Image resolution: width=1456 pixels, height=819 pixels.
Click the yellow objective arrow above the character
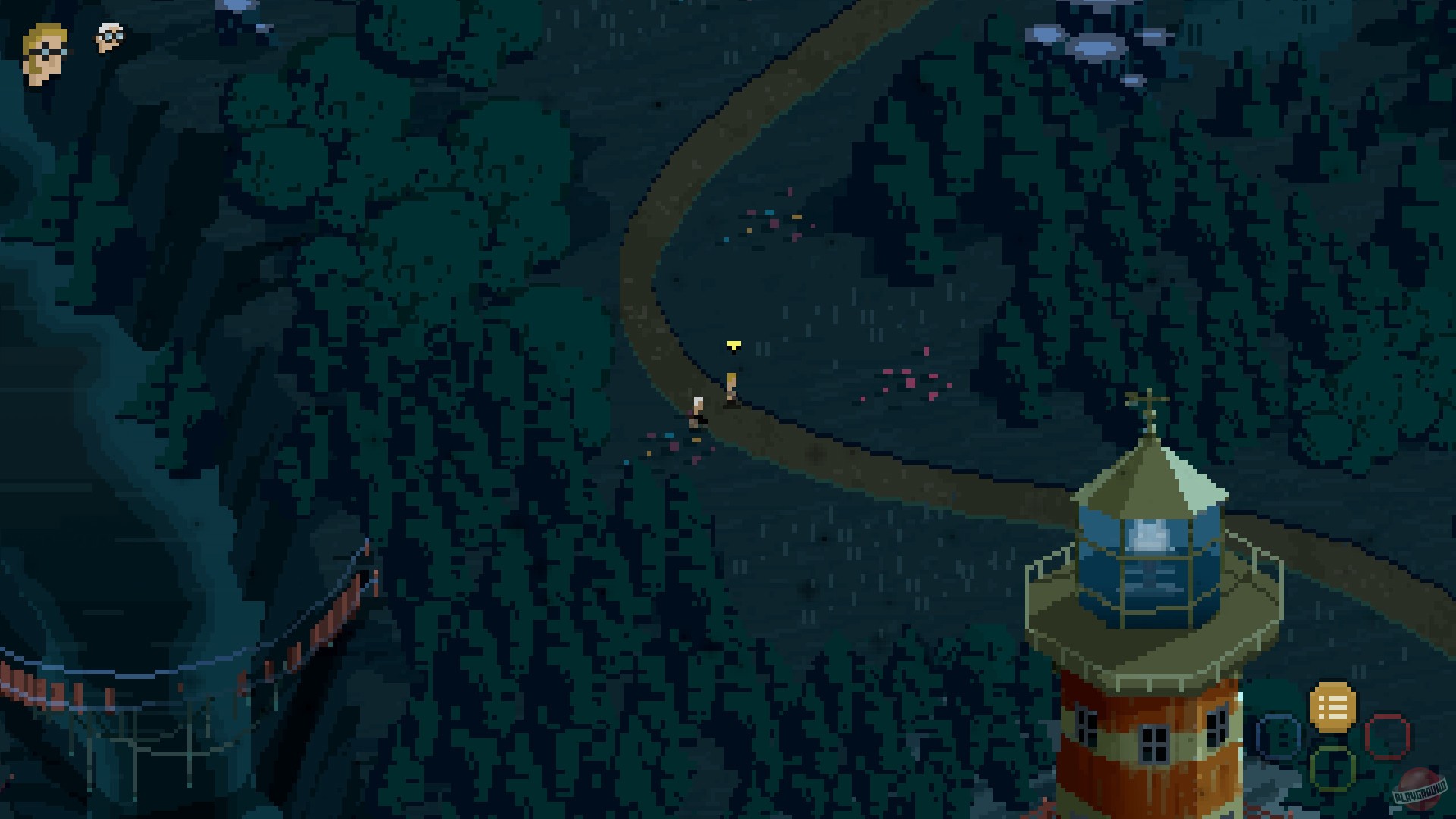click(733, 345)
